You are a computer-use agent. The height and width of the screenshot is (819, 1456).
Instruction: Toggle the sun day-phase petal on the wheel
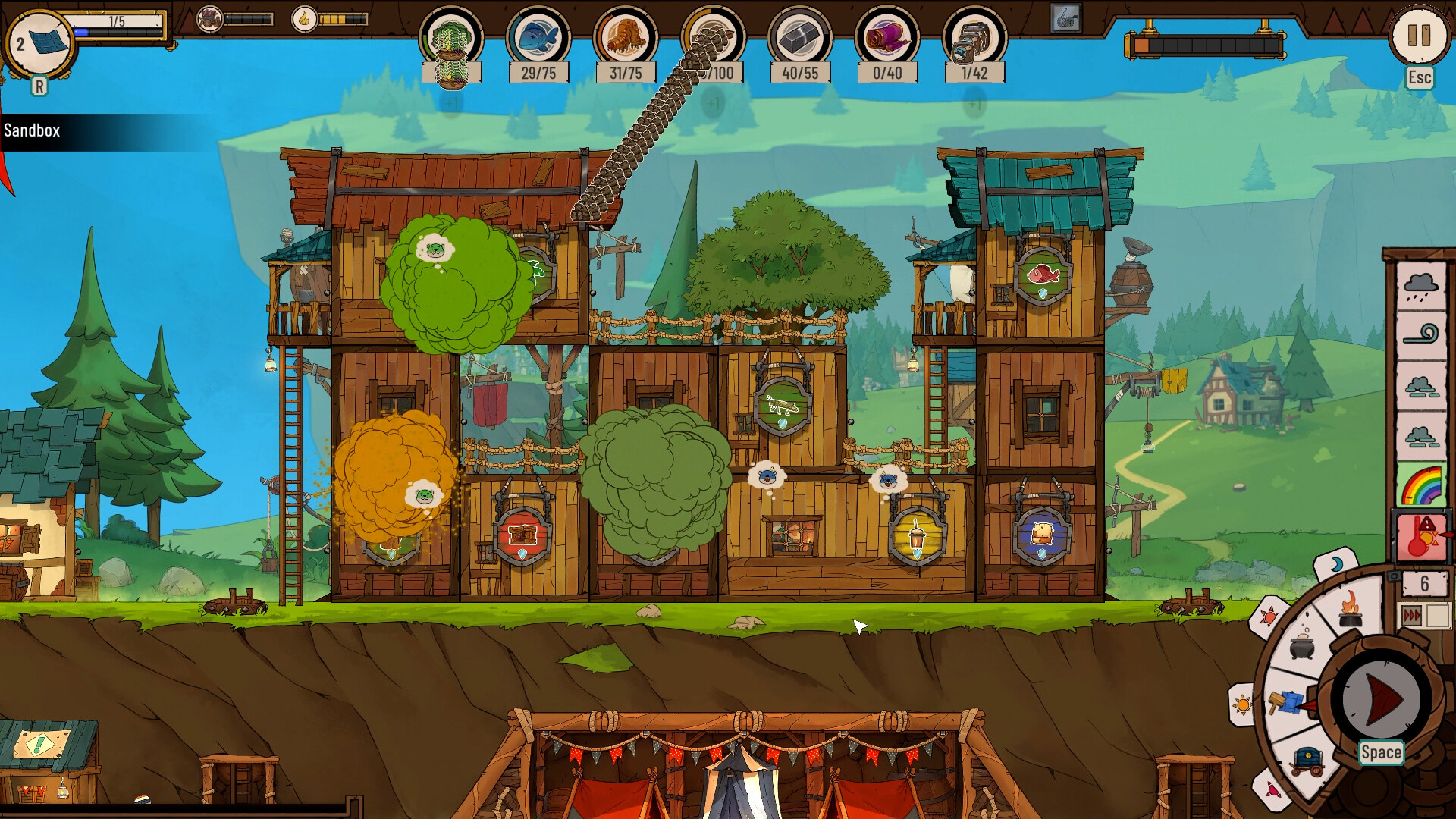1244,704
